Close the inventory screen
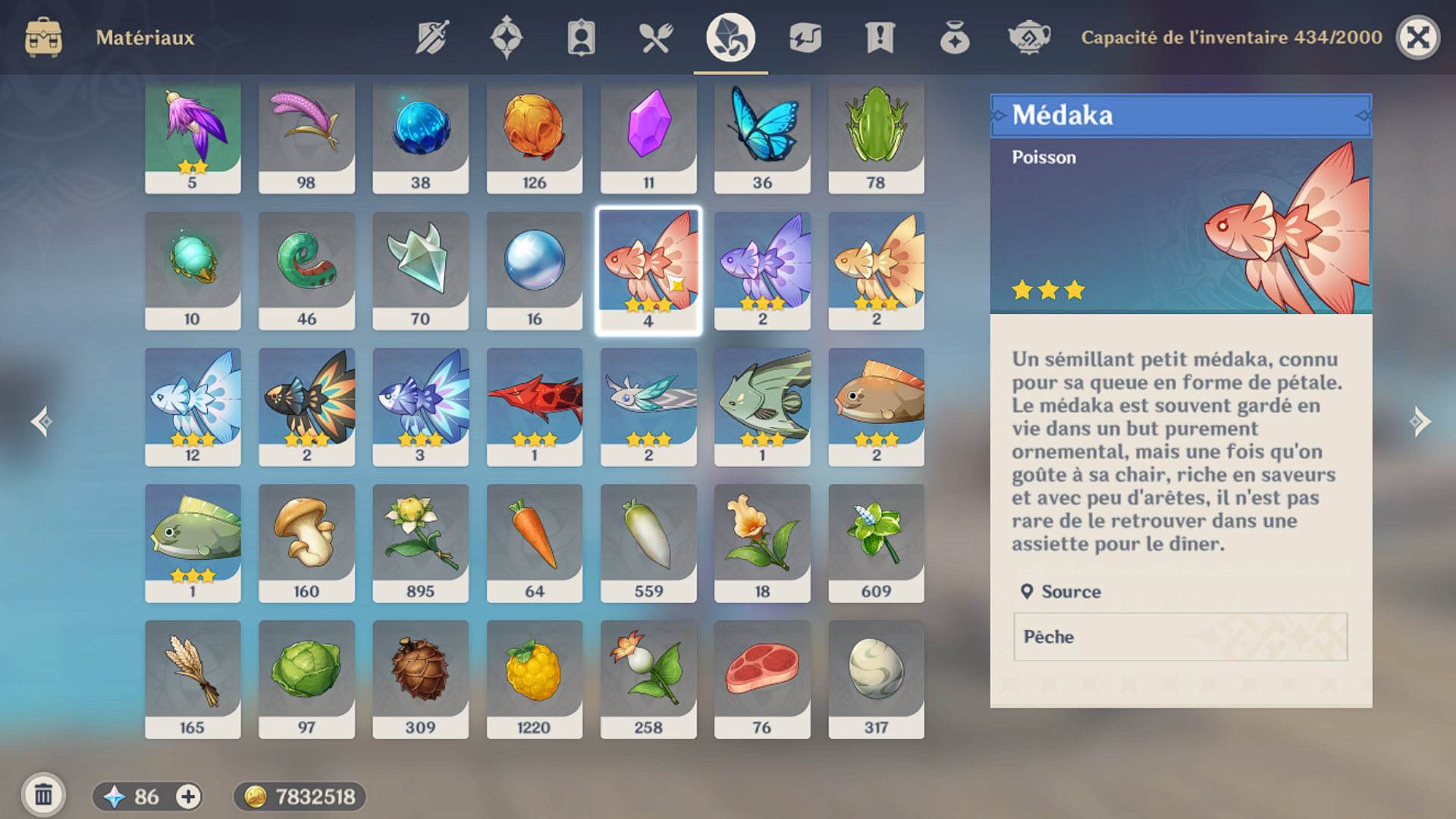Image resolution: width=1456 pixels, height=819 pixels. click(x=1417, y=37)
